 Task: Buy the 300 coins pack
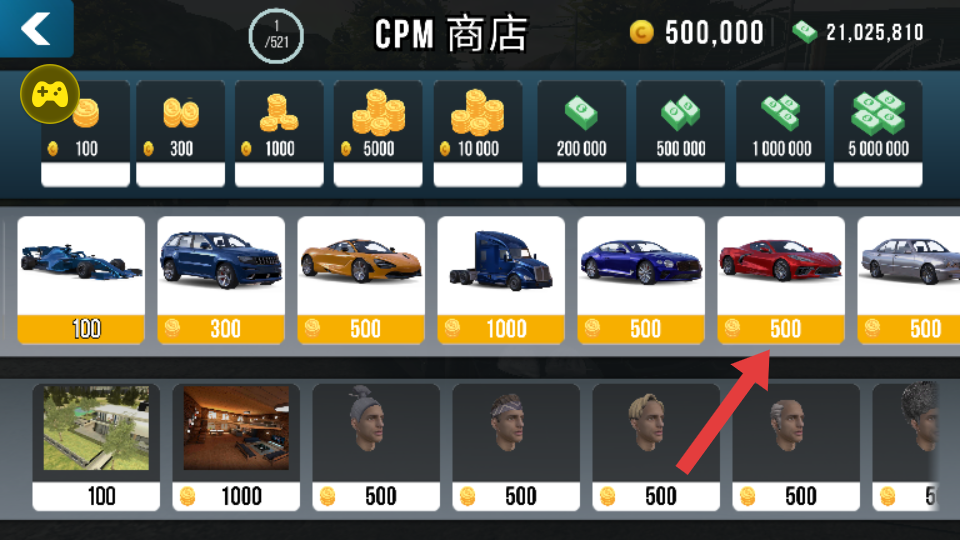[180, 133]
